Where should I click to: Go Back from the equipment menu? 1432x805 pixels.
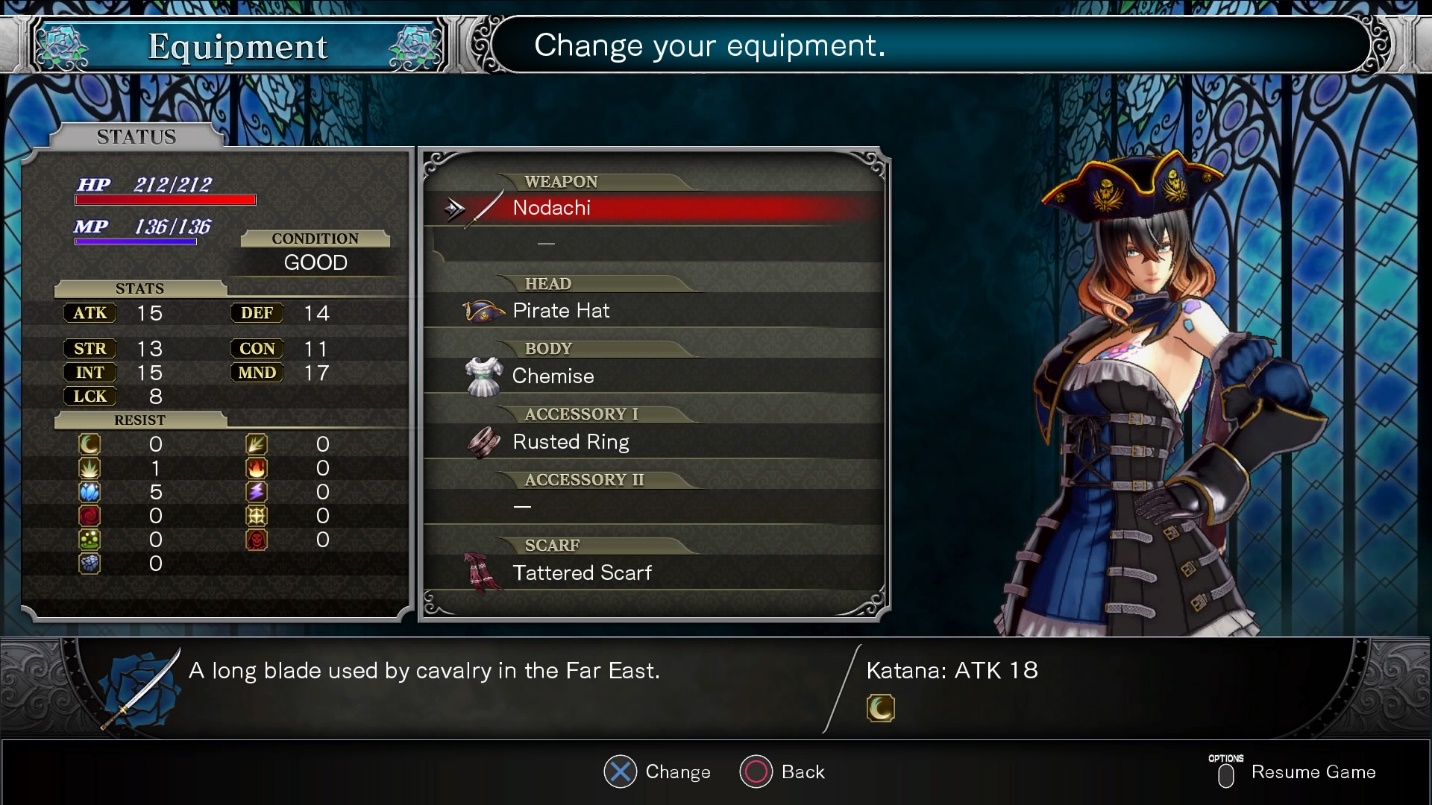(x=802, y=772)
